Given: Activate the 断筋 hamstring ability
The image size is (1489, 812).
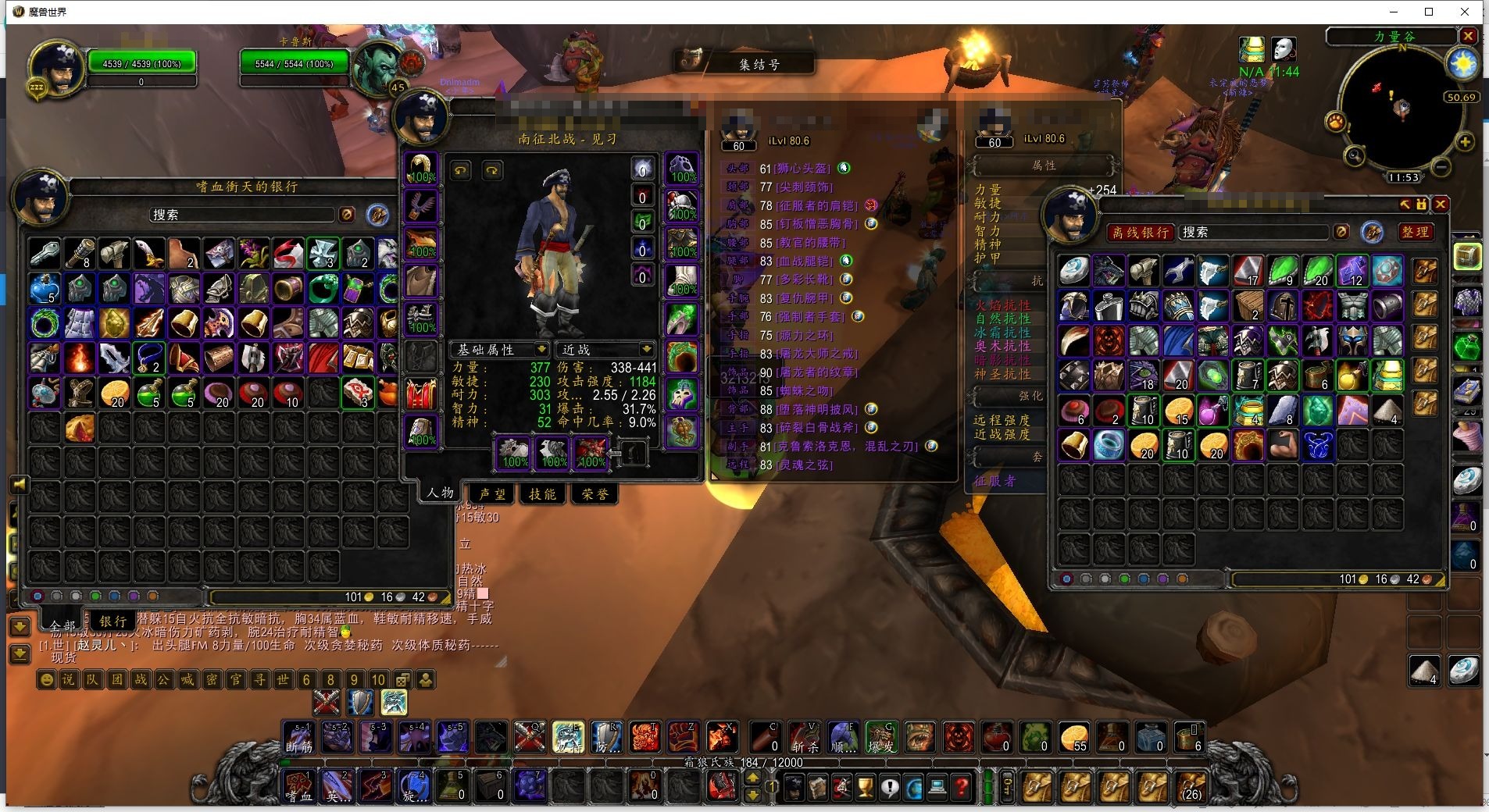Looking at the screenshot, I should pos(298,737).
